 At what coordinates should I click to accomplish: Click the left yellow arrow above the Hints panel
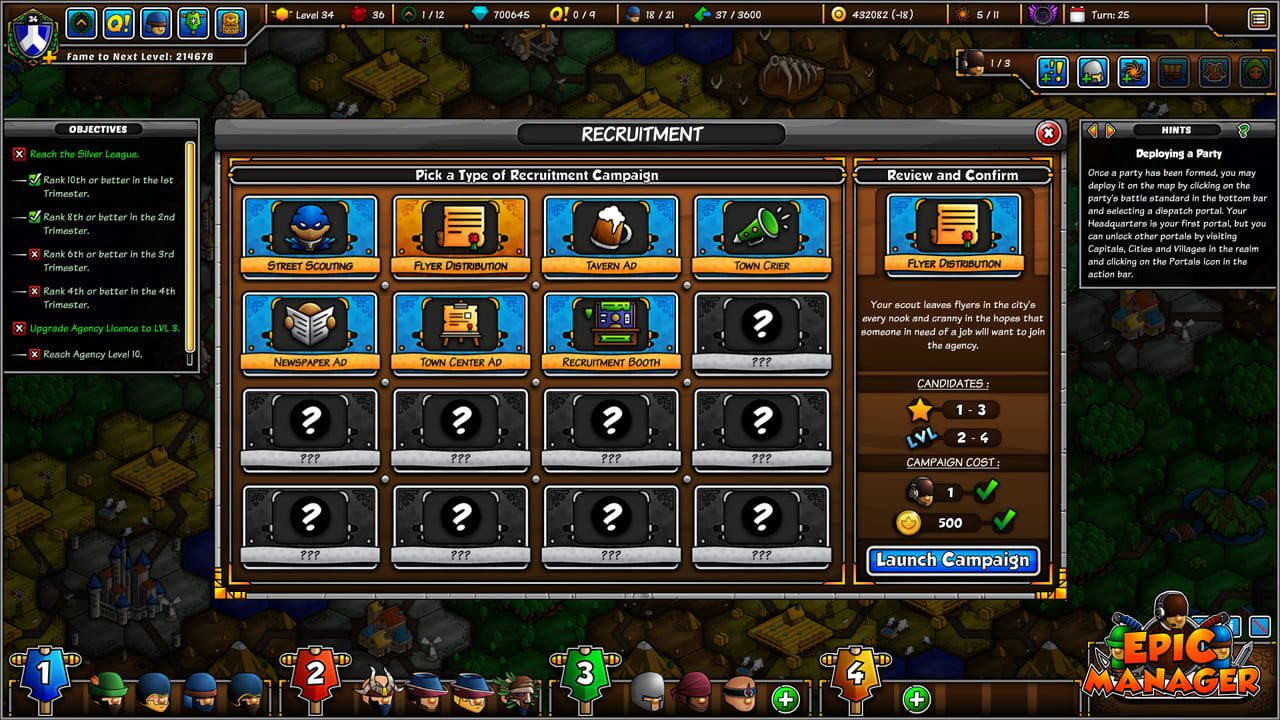(x=1094, y=129)
